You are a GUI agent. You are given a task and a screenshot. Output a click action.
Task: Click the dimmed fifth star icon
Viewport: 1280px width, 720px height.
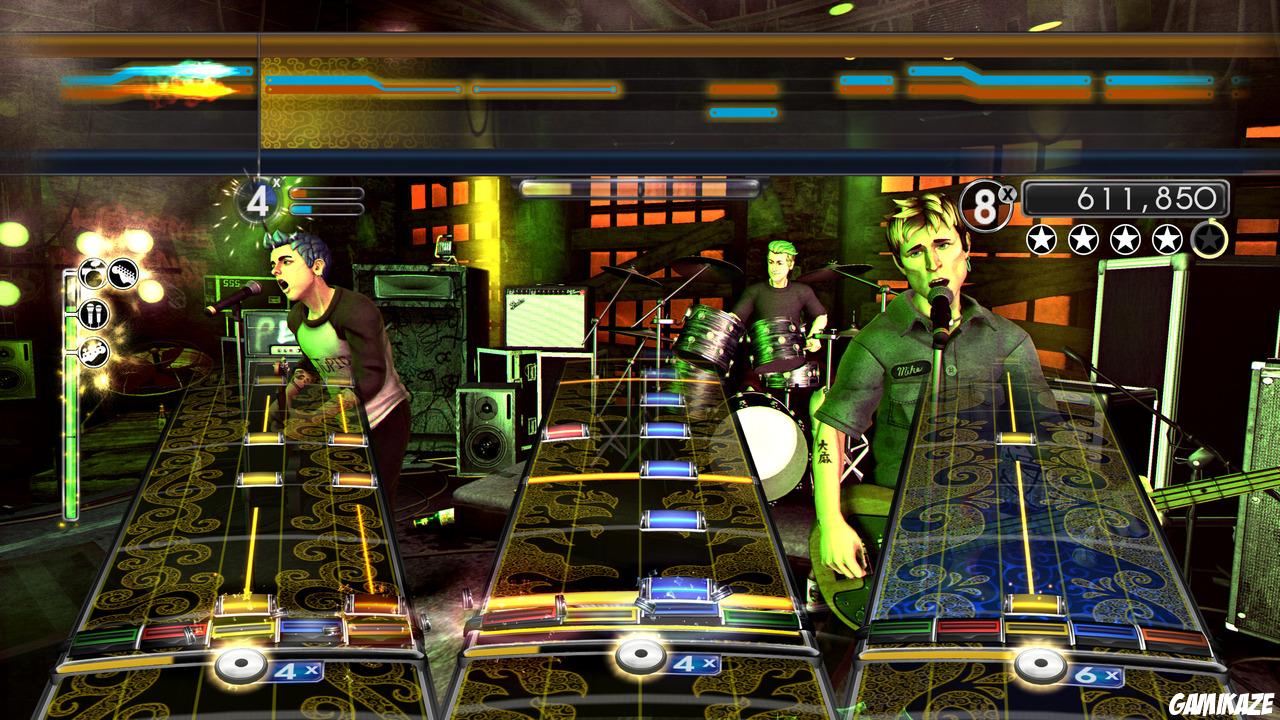pyautogui.click(x=1208, y=238)
